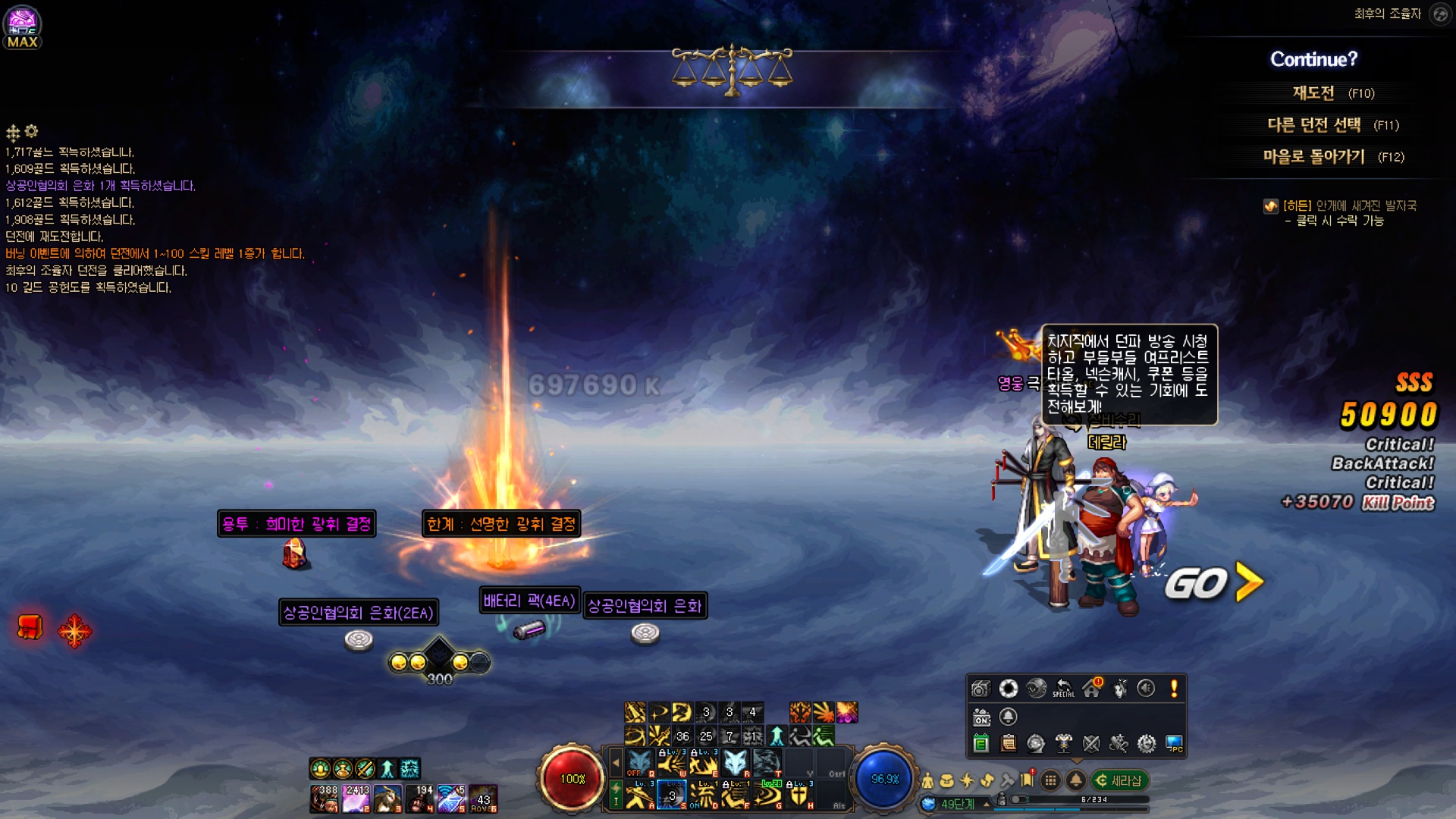Click the SPECIAL arrow icon
The height and width of the screenshot is (819, 1456).
[x=1064, y=689]
